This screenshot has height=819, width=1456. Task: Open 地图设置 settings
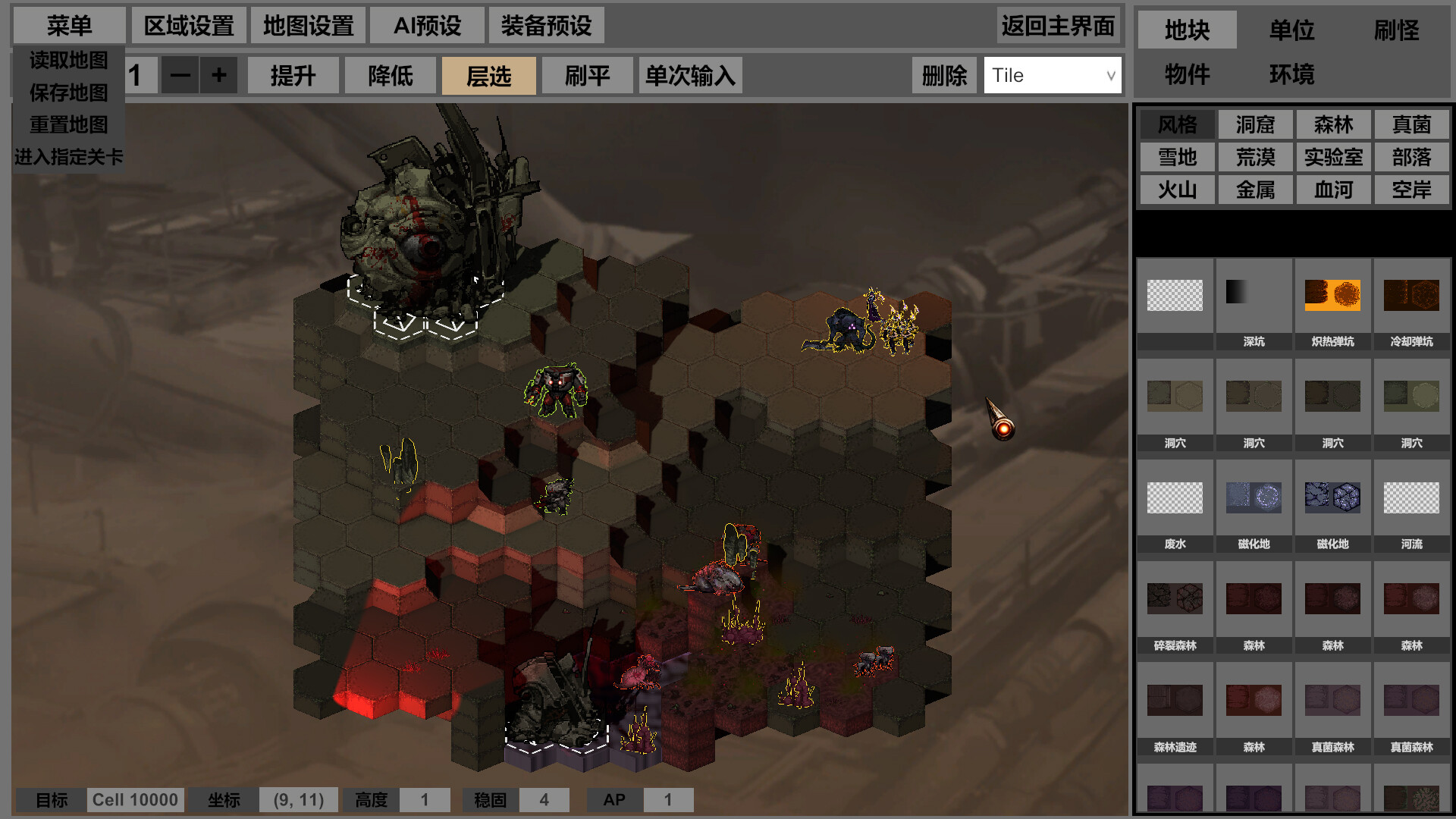tap(308, 26)
